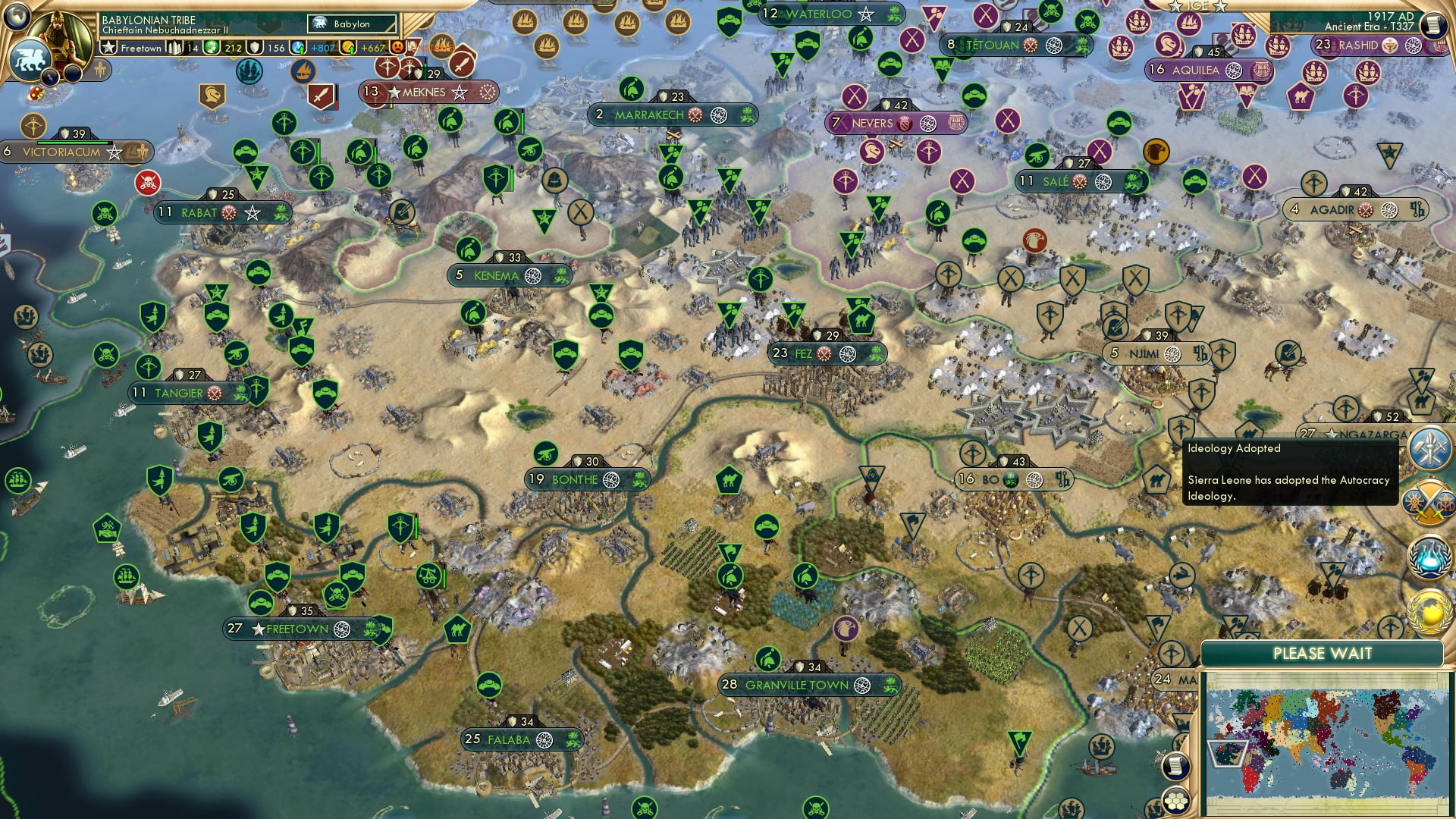Select Nebuchadnezzar II's leader portrait

tap(59, 34)
